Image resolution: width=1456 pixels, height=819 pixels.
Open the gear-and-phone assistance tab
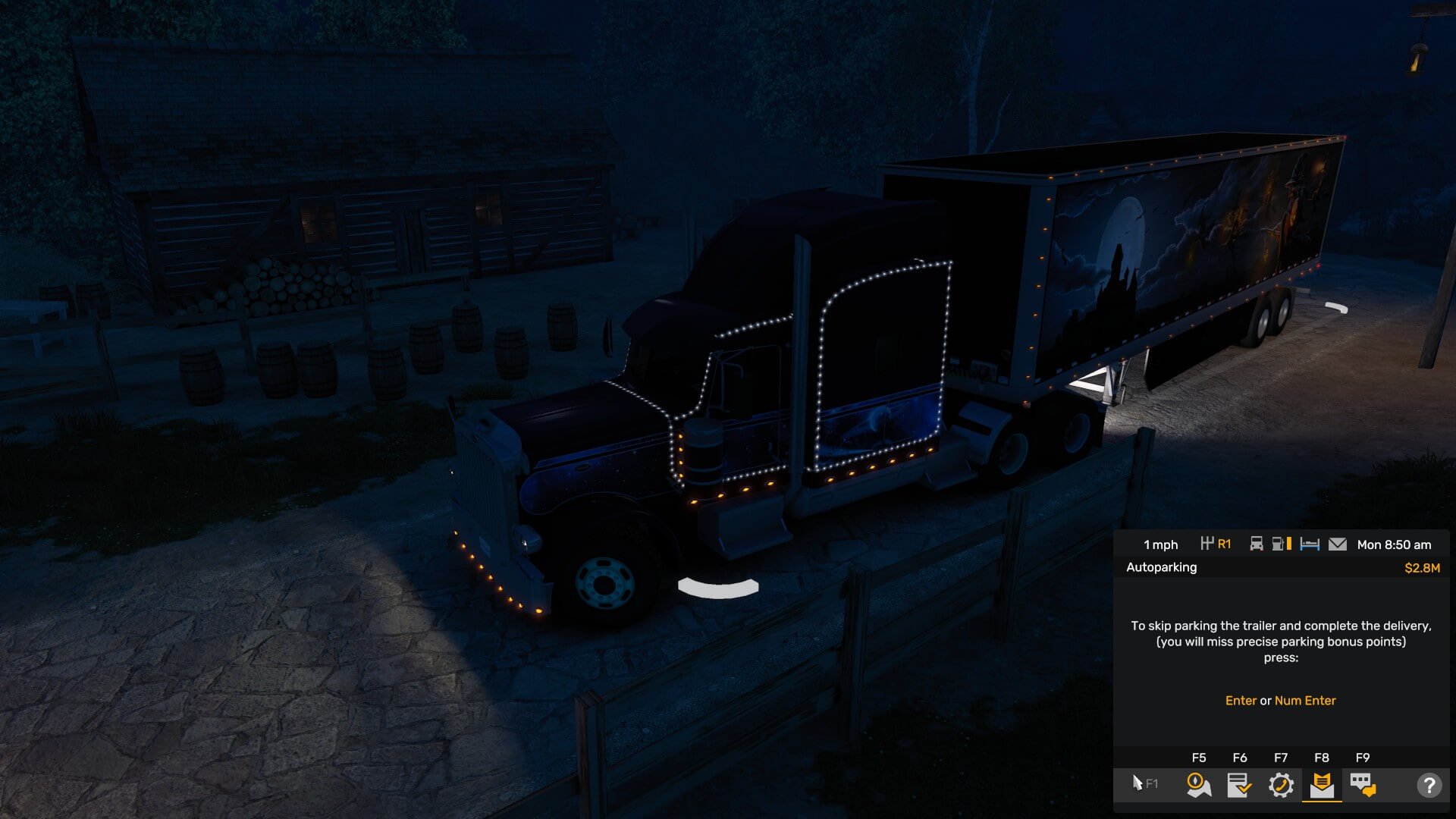click(1281, 785)
